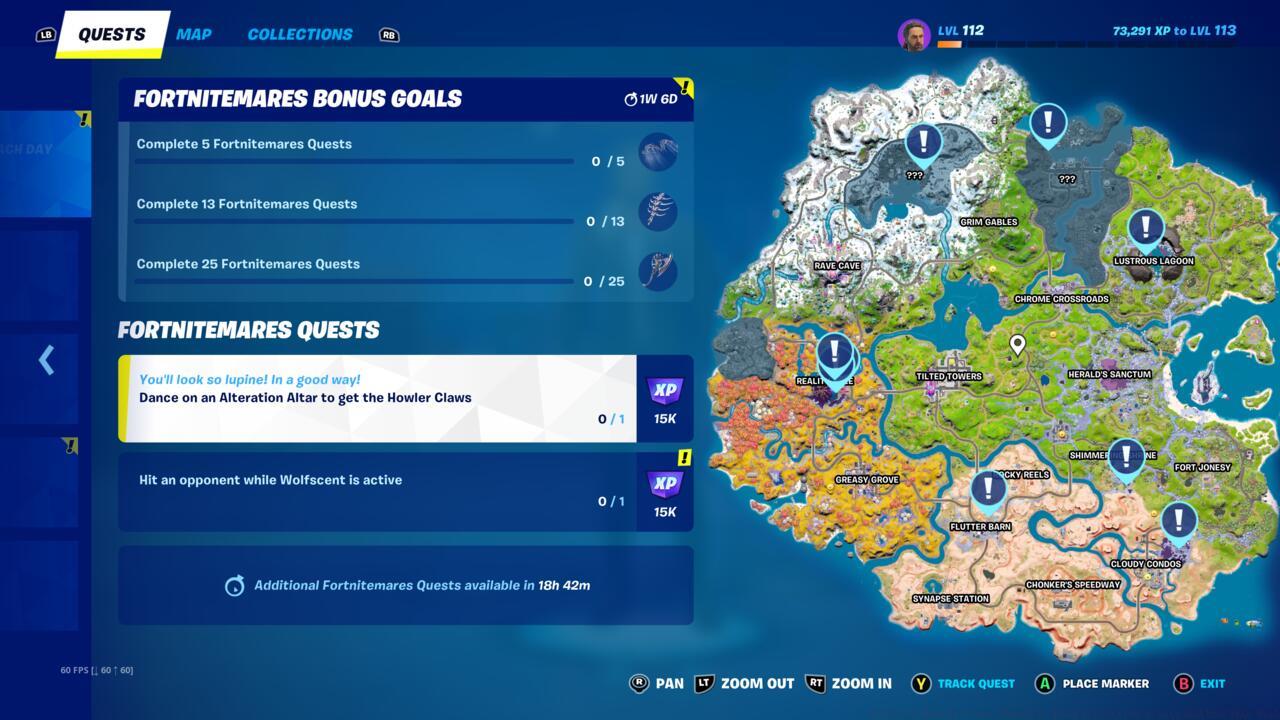Click the RB bumper icon after Collections
This screenshot has height=720, width=1280.
click(x=389, y=34)
